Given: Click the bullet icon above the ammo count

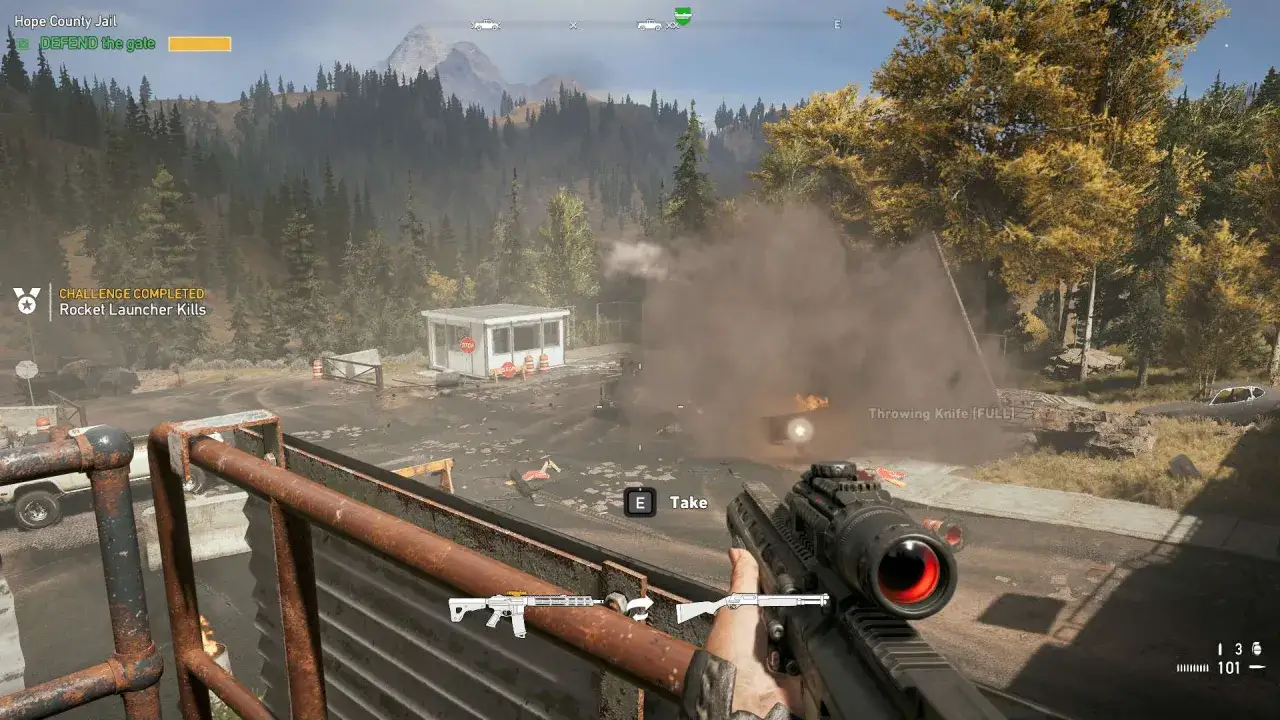Looking at the screenshot, I should (x=1220, y=648).
